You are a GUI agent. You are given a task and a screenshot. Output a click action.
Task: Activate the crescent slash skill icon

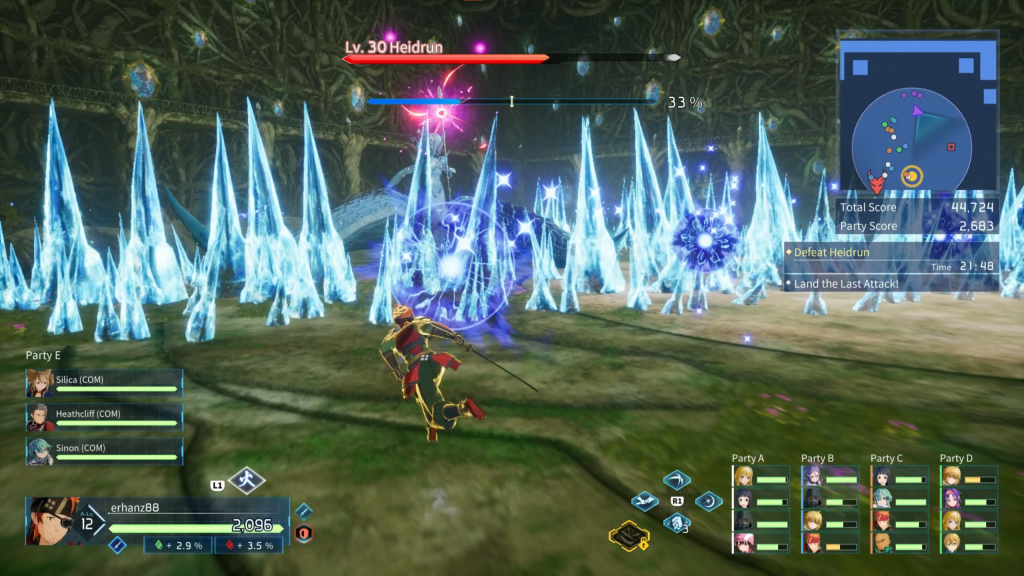[709, 501]
